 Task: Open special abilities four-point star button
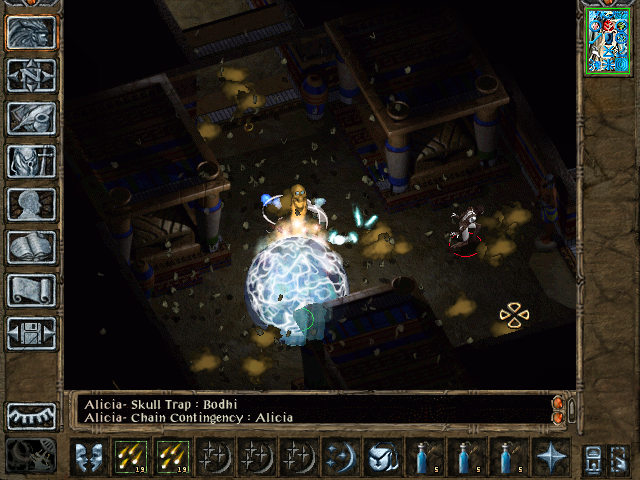550,457
